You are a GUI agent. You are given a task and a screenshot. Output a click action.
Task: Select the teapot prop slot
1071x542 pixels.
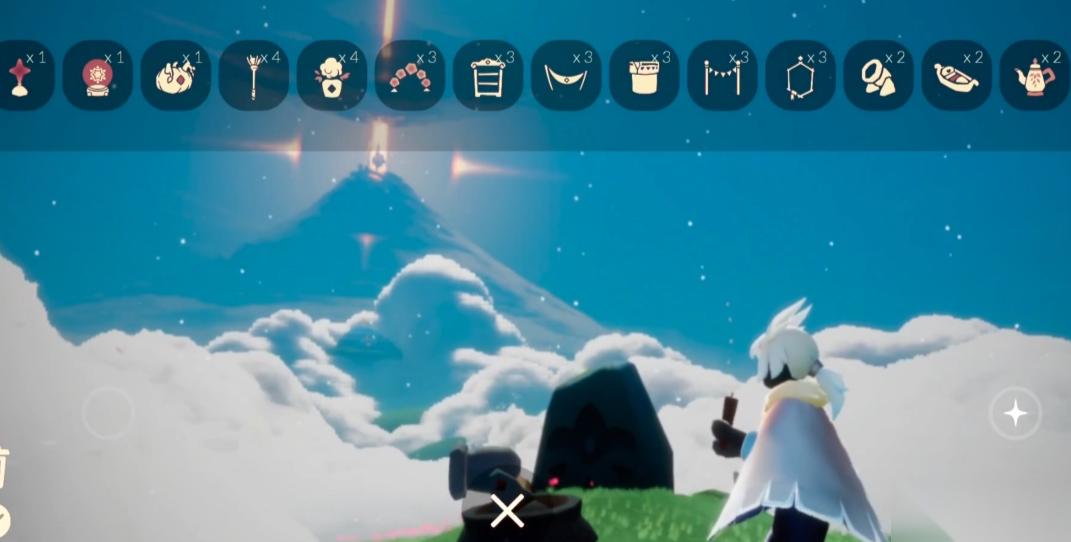coord(1034,75)
